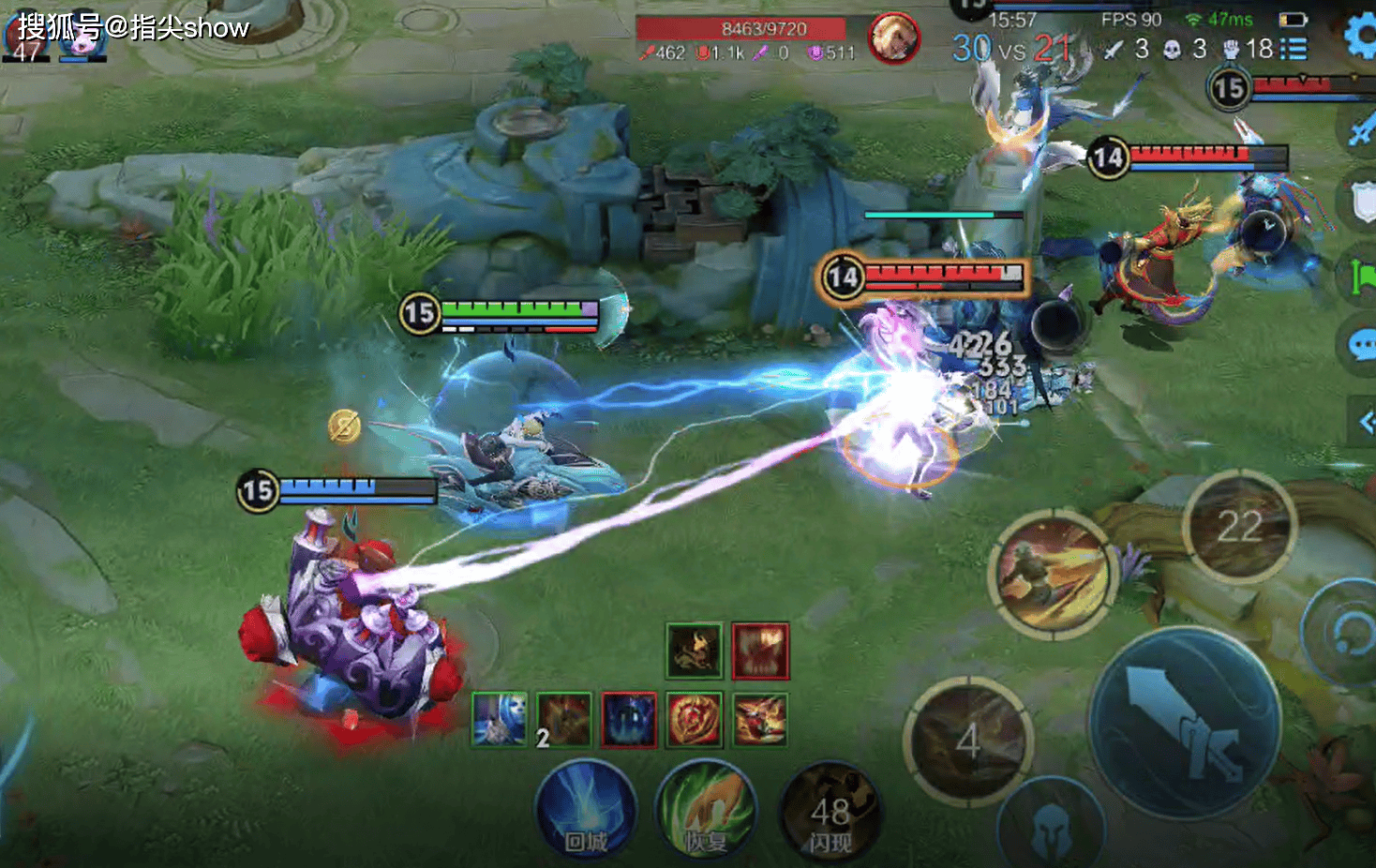Open the chat bubble quick messages

click(1361, 345)
